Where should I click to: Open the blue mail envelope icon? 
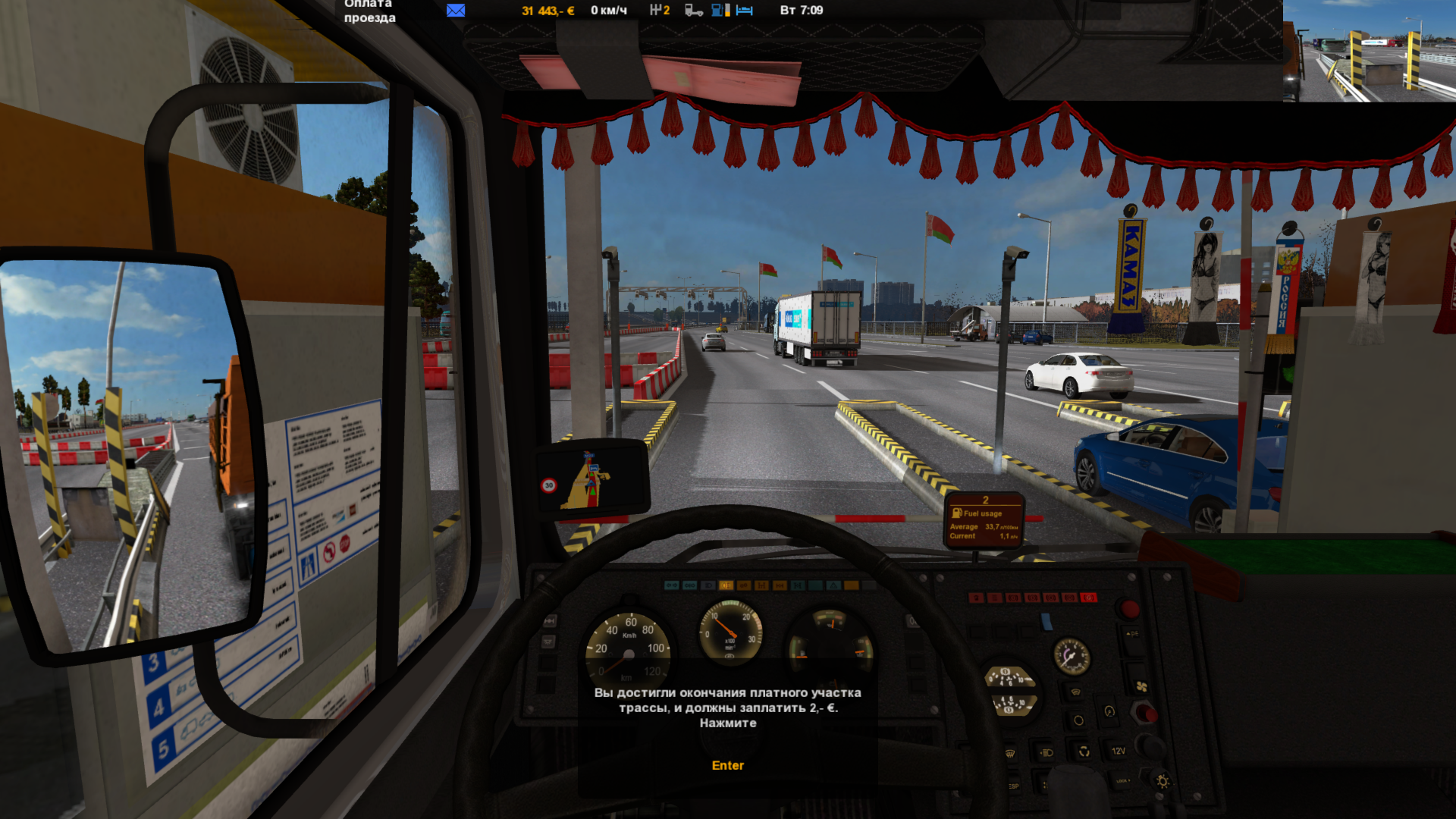pos(456,10)
